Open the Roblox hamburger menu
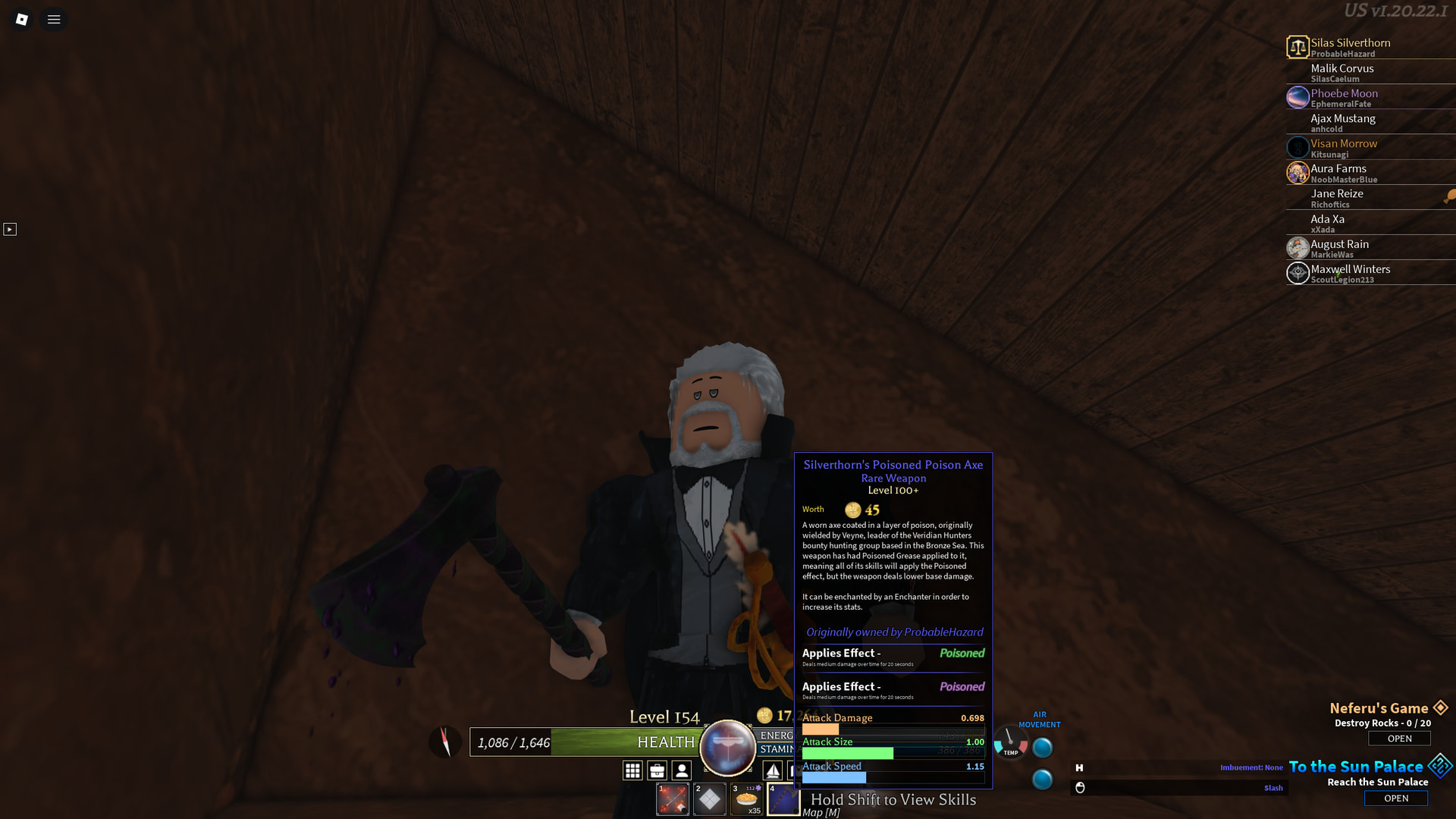This screenshot has height=819, width=1456. [53, 20]
